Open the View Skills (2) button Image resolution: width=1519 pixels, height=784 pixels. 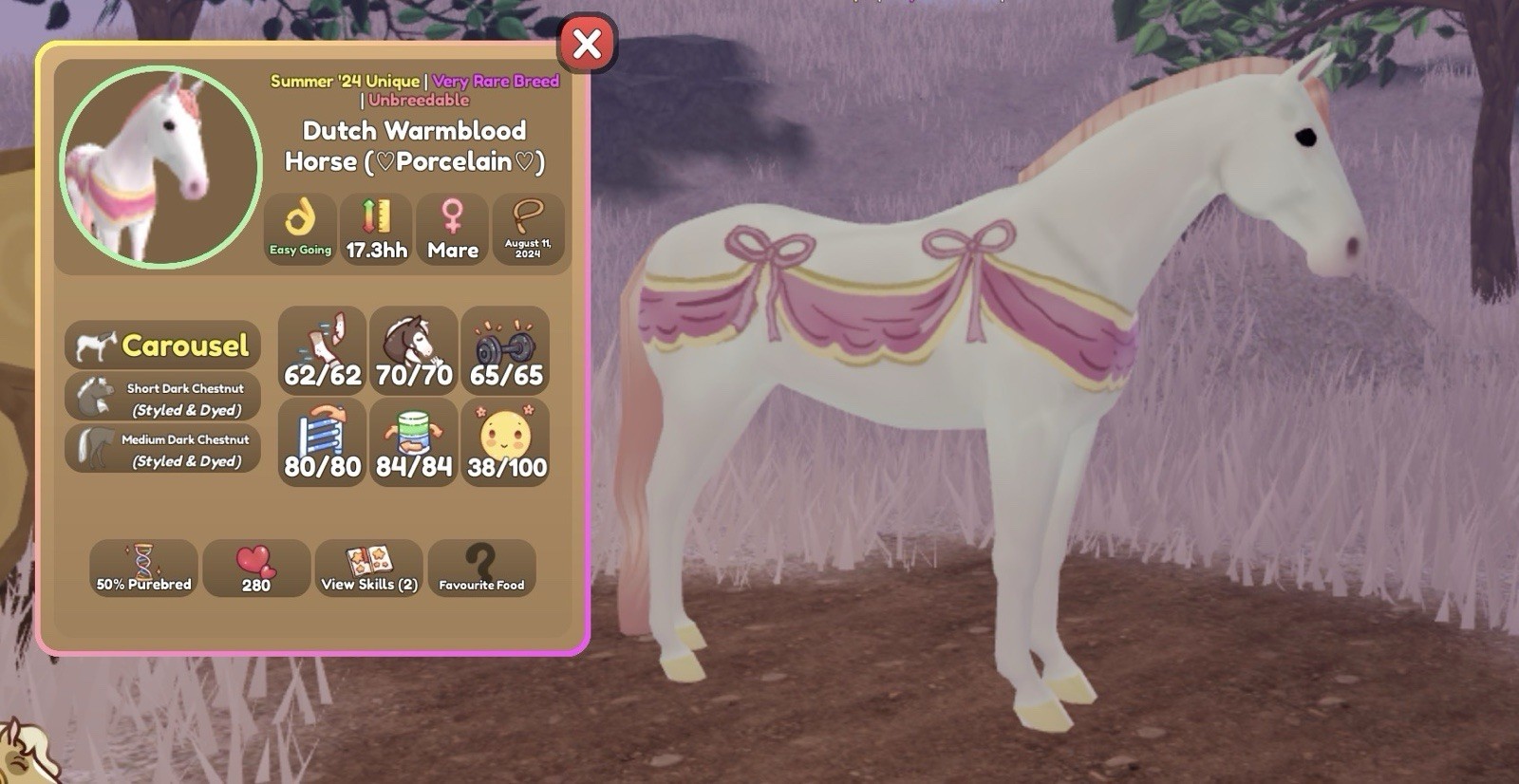369,569
